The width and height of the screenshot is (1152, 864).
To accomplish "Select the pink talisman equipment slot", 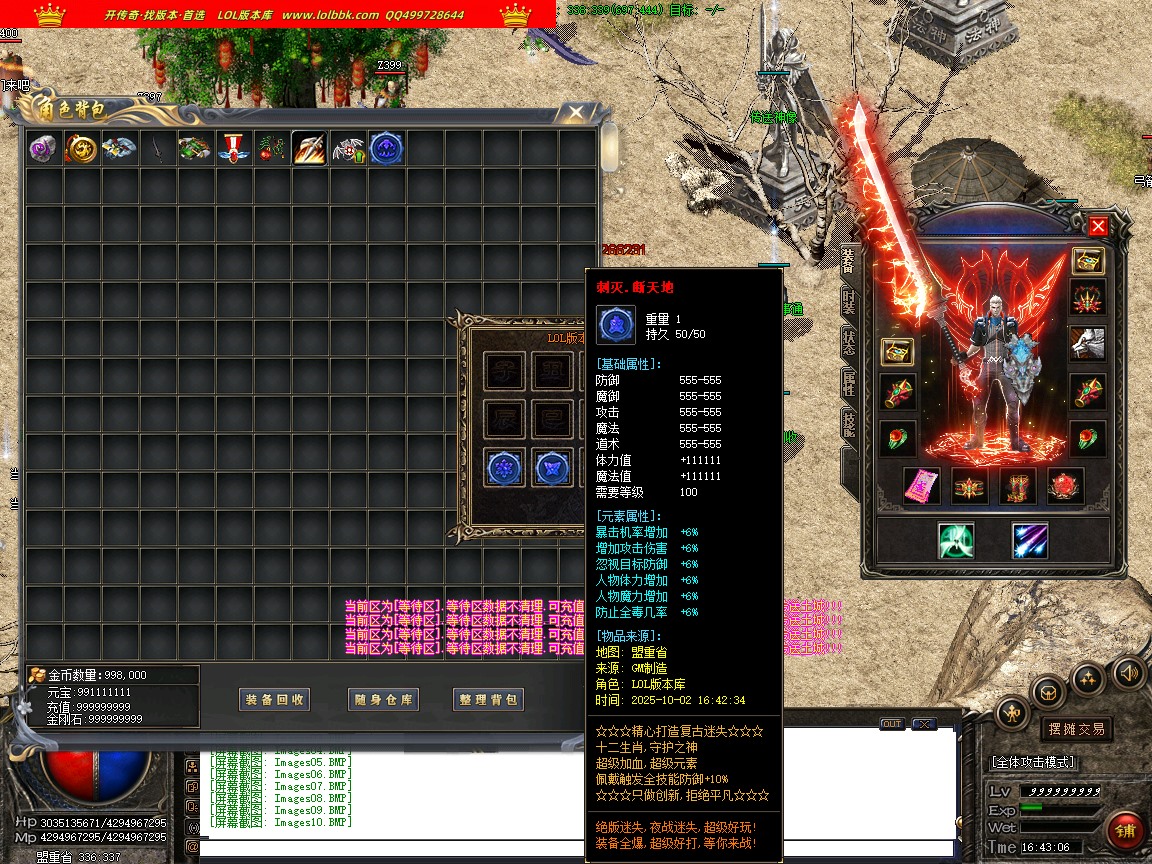I will point(920,486).
